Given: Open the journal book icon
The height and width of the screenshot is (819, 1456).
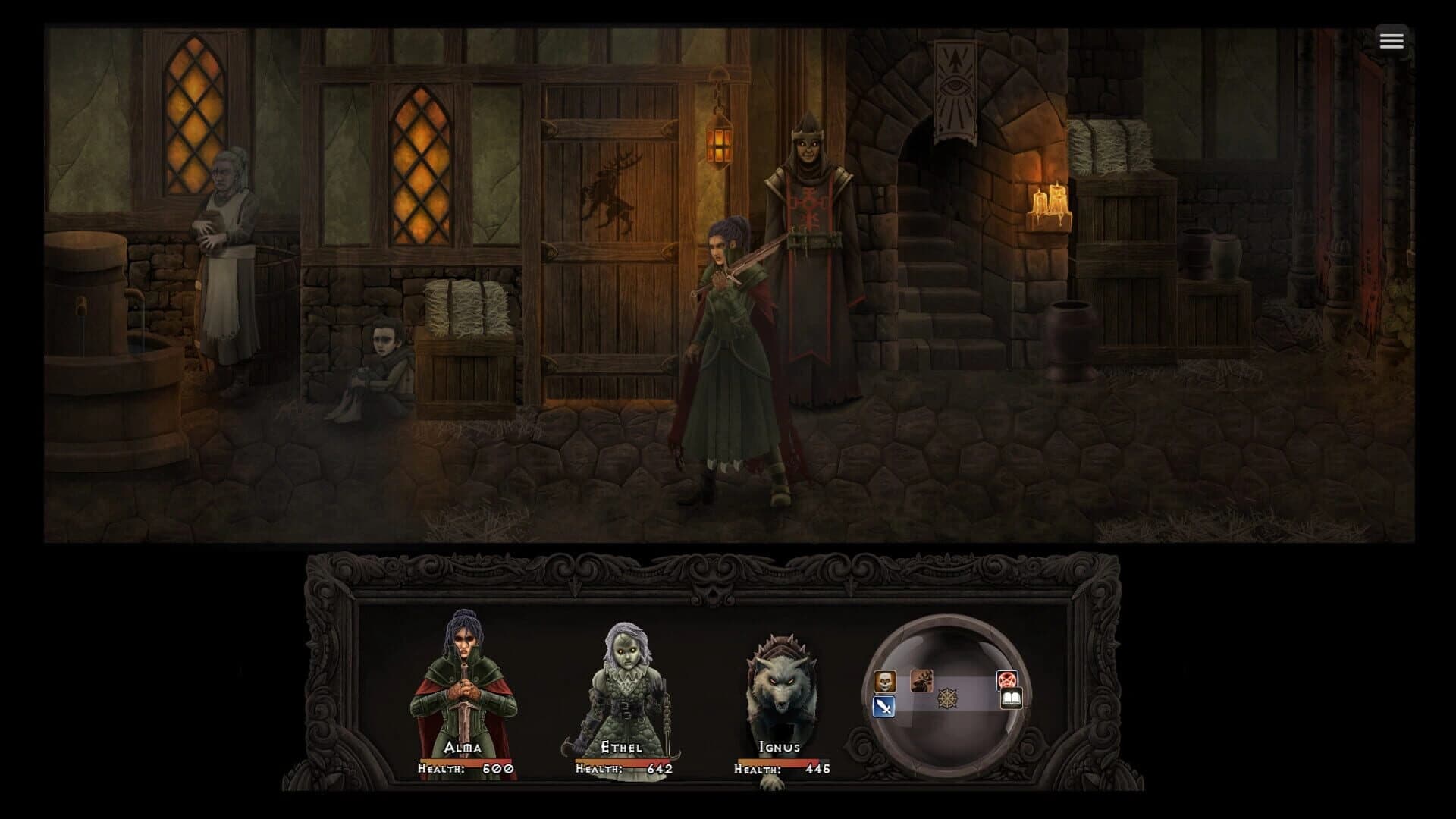Looking at the screenshot, I should 1012,699.
